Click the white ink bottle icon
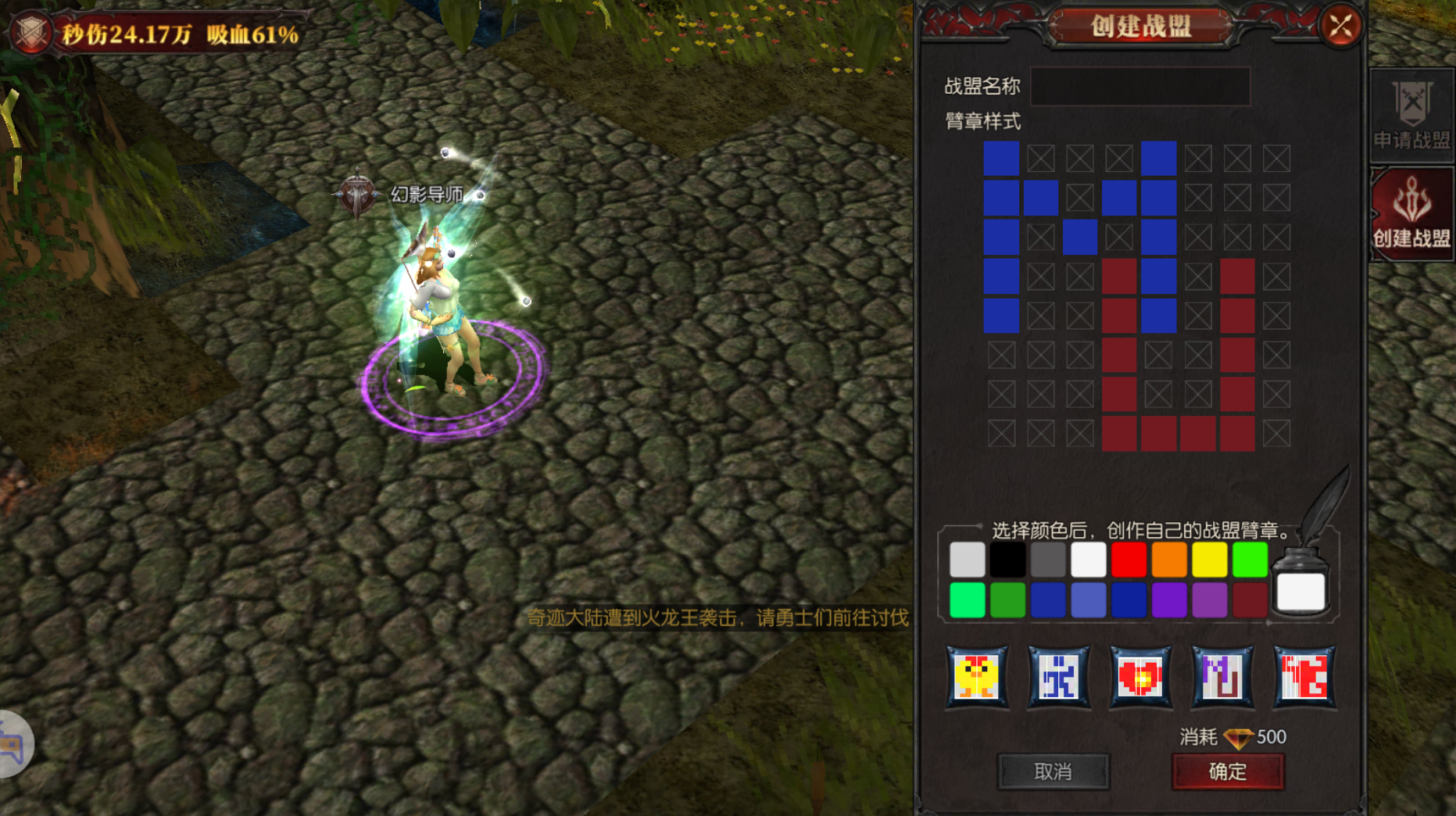1456x816 pixels. coord(1300,588)
